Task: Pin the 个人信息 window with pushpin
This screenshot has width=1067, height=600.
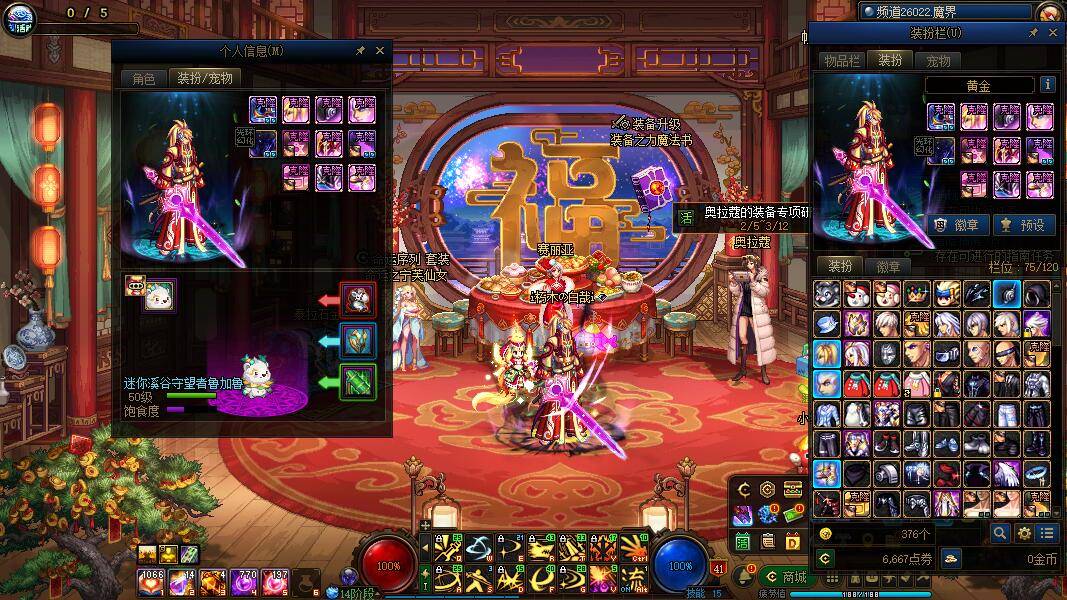Action: pyautogui.click(x=360, y=50)
